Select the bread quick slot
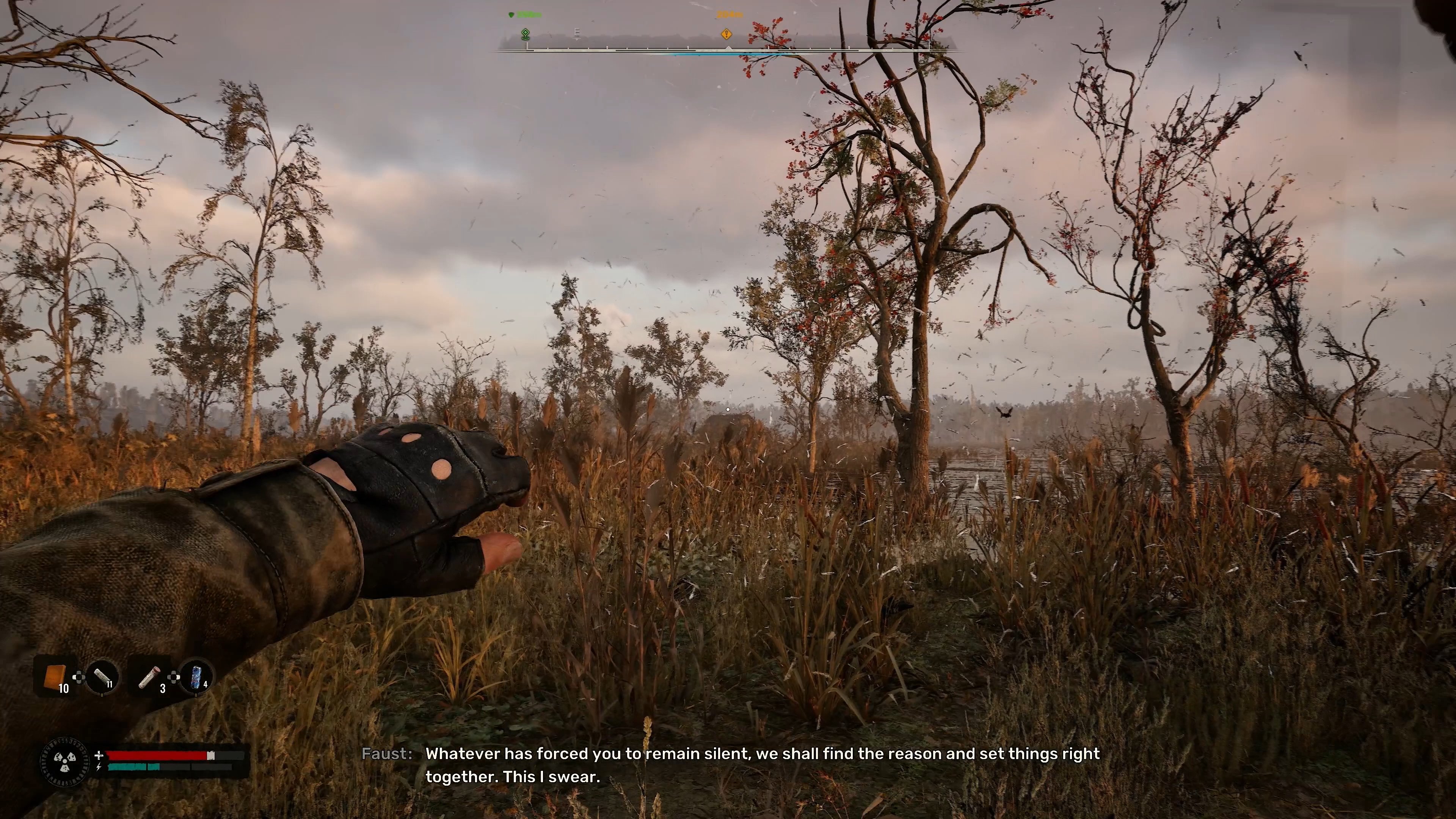 click(x=55, y=676)
